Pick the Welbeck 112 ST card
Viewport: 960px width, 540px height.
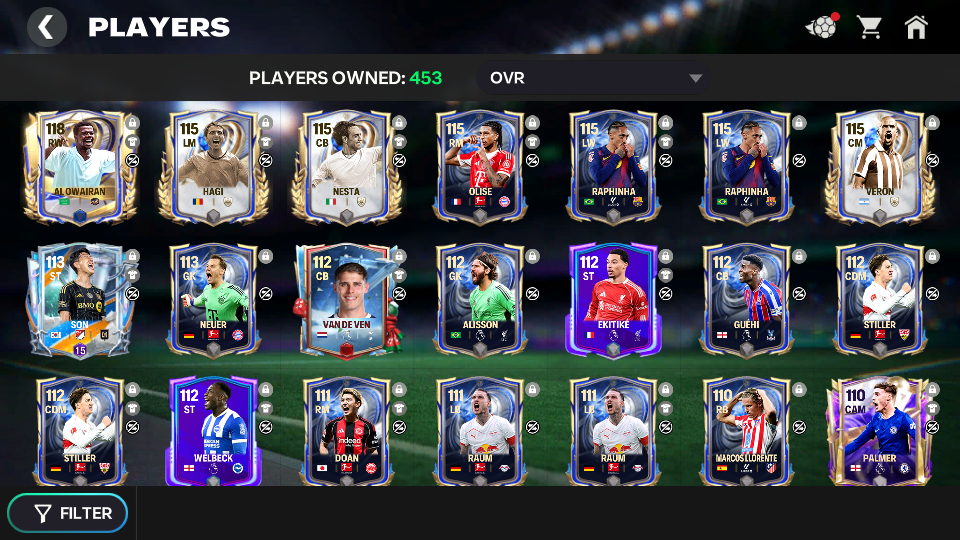tap(213, 432)
